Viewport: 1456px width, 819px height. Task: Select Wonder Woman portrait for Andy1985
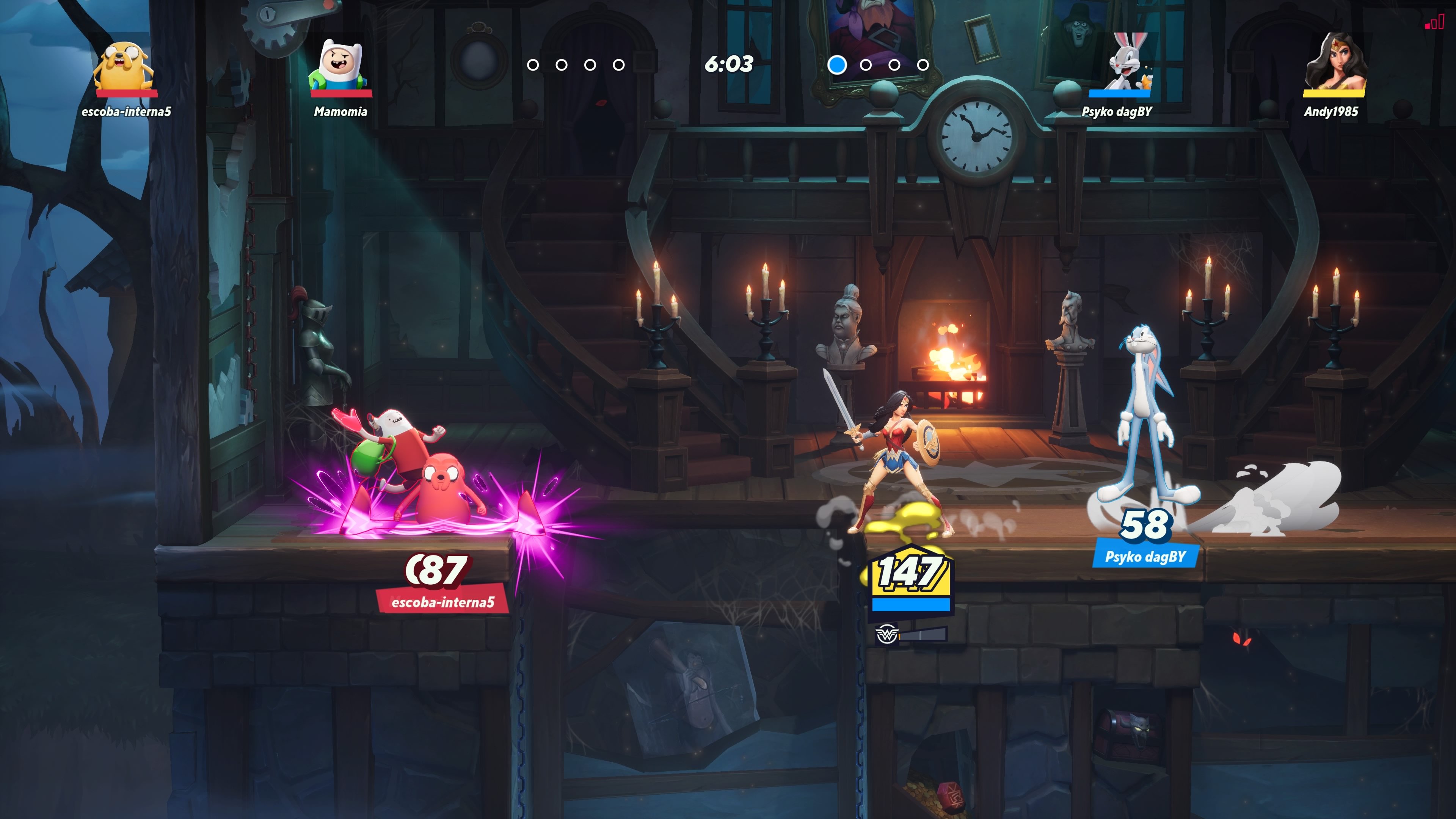1335,63
